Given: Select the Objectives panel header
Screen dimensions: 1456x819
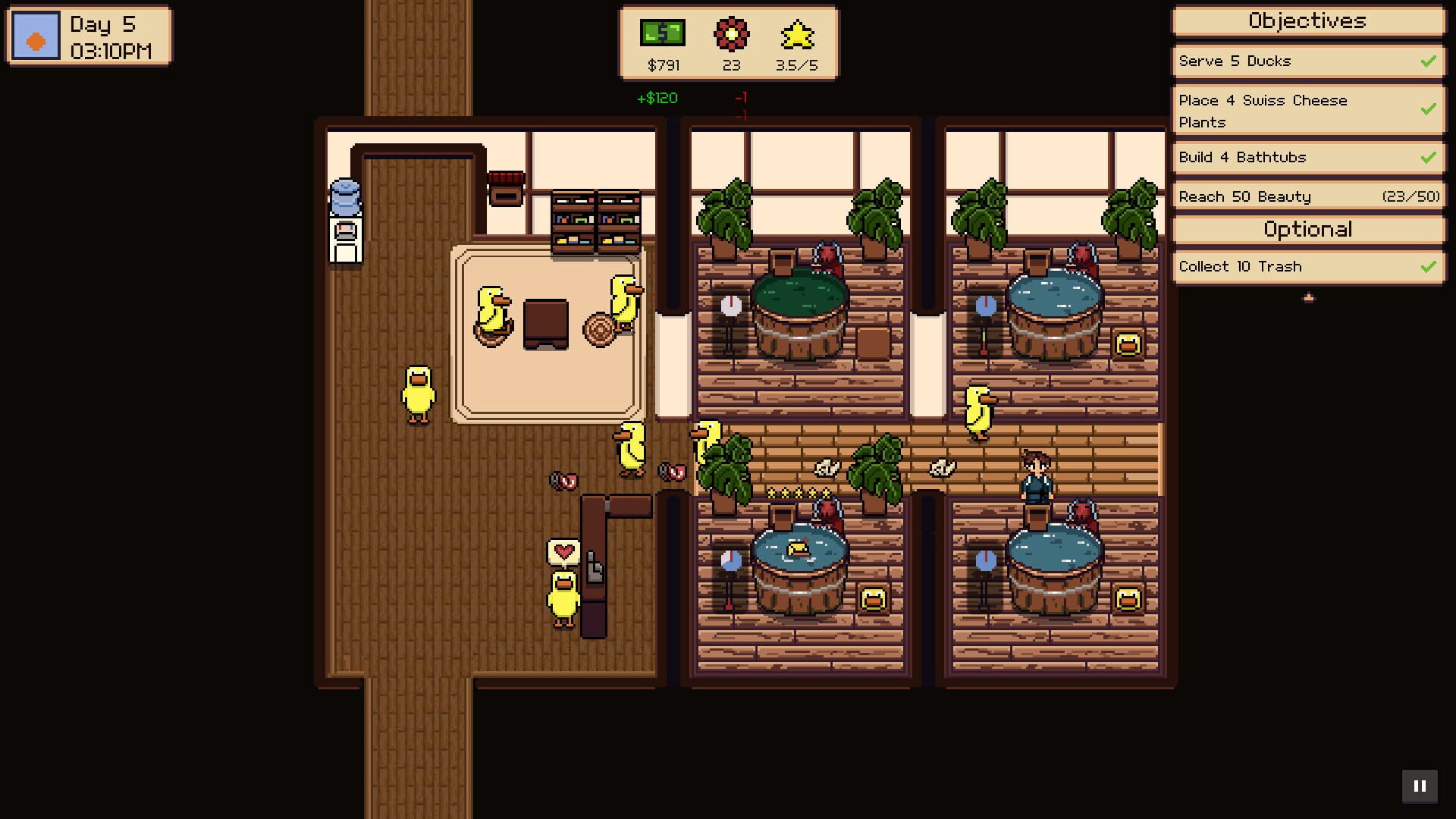Looking at the screenshot, I should (1307, 21).
